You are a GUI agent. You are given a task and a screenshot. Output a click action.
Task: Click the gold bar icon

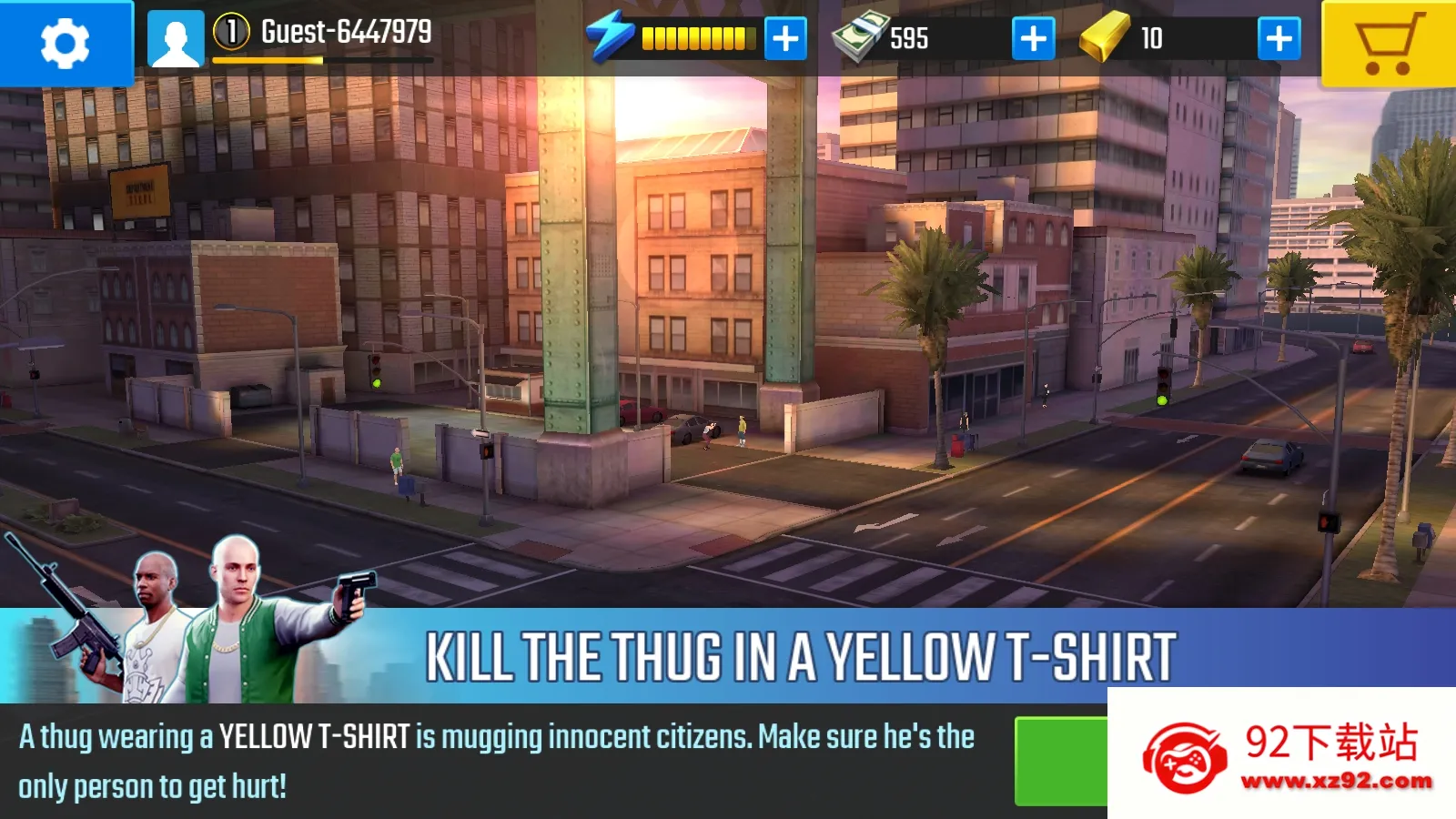click(1106, 38)
